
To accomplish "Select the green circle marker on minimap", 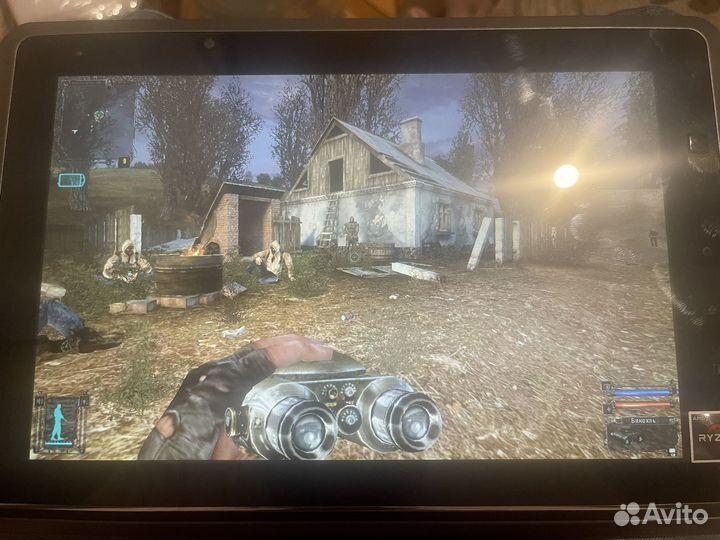I will (x=100, y=115).
